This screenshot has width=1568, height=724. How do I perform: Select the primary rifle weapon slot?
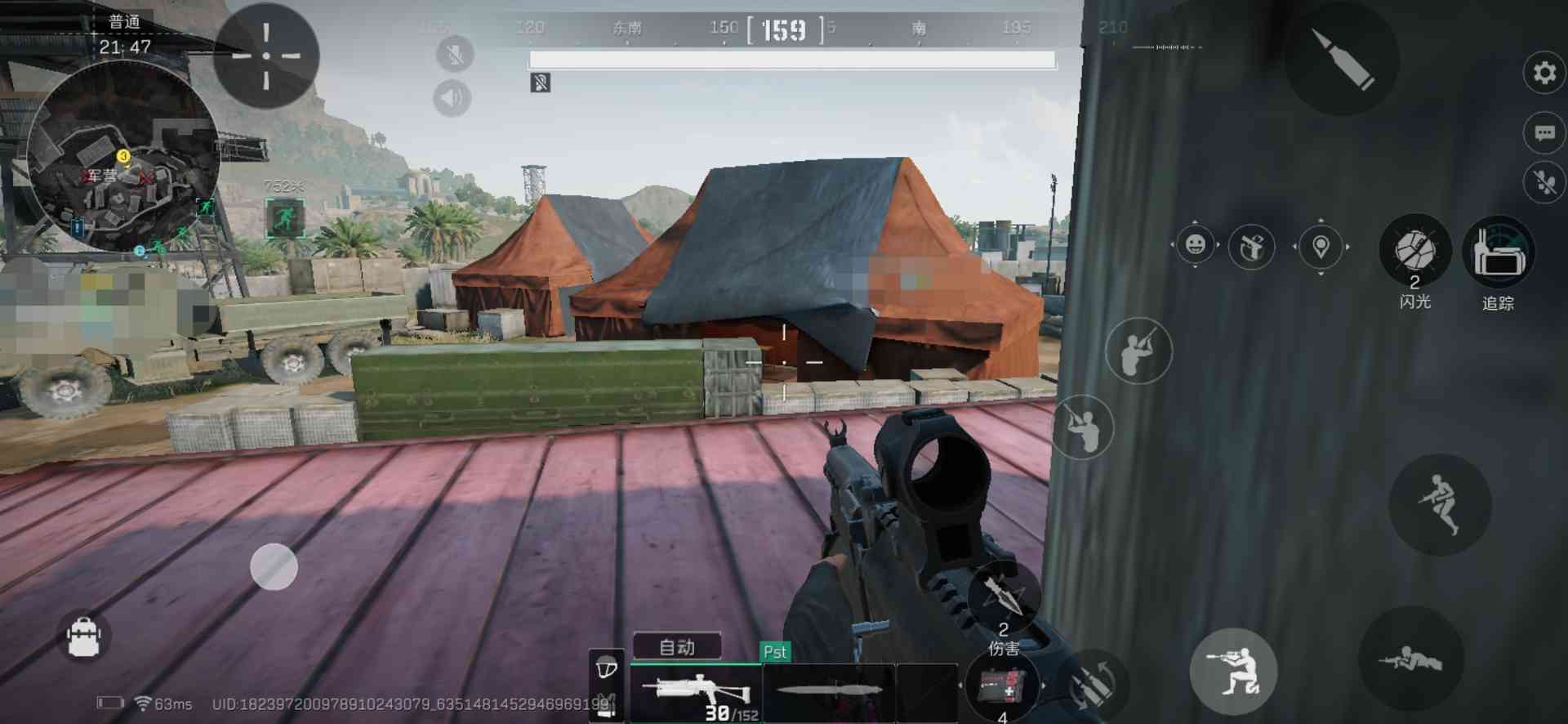[x=696, y=693]
